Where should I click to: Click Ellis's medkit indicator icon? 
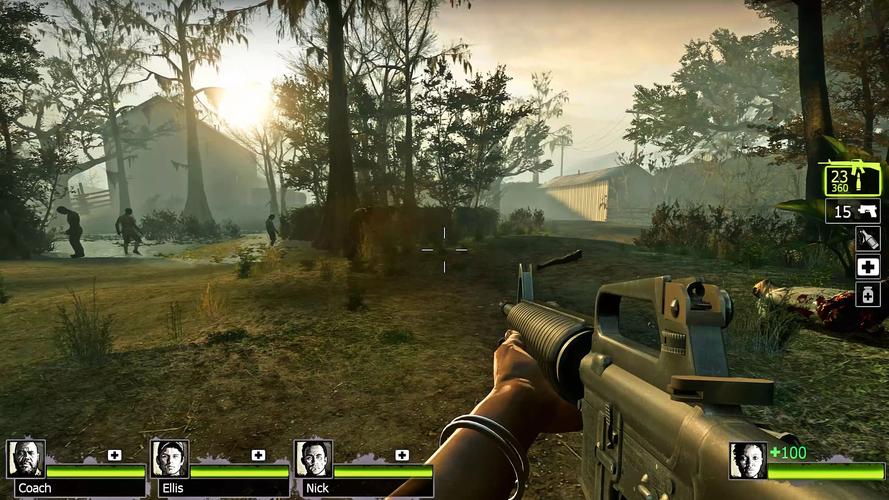pos(259,455)
